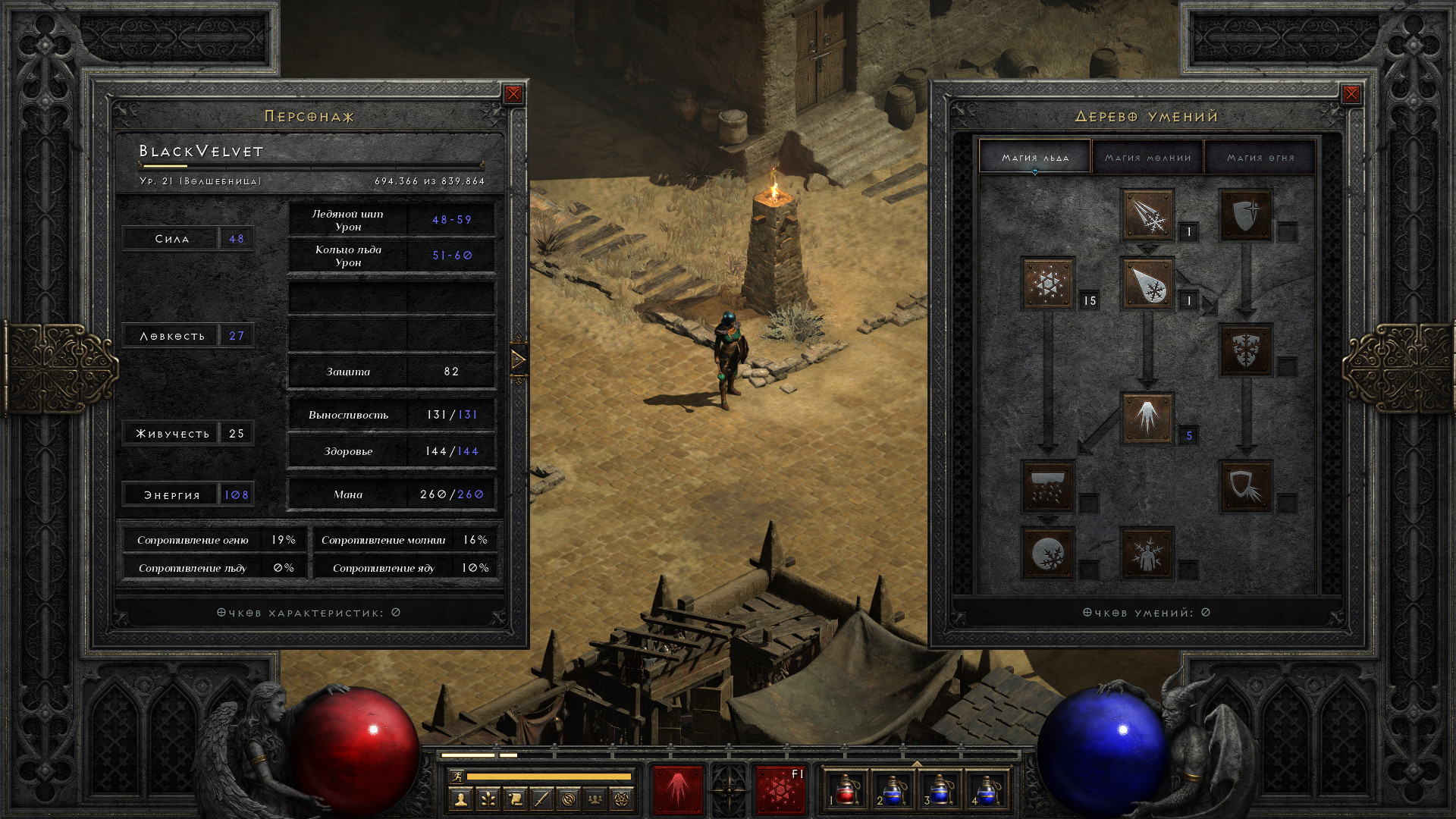Screen dimensions: 1456x819
Task: Select the Frost Nova skill with 15 points
Action: coord(1048,284)
